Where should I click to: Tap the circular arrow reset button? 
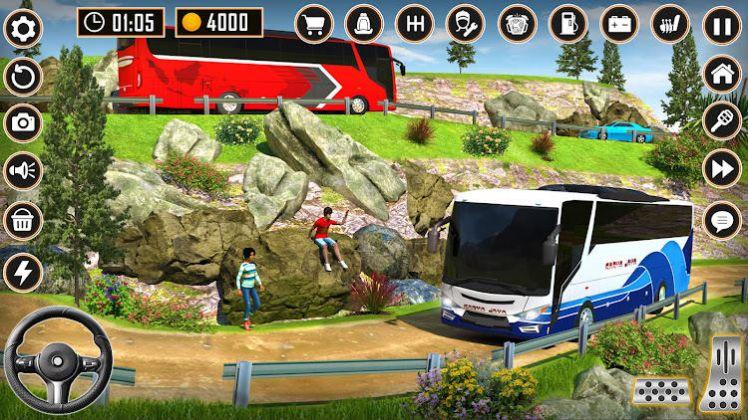click(x=22, y=75)
